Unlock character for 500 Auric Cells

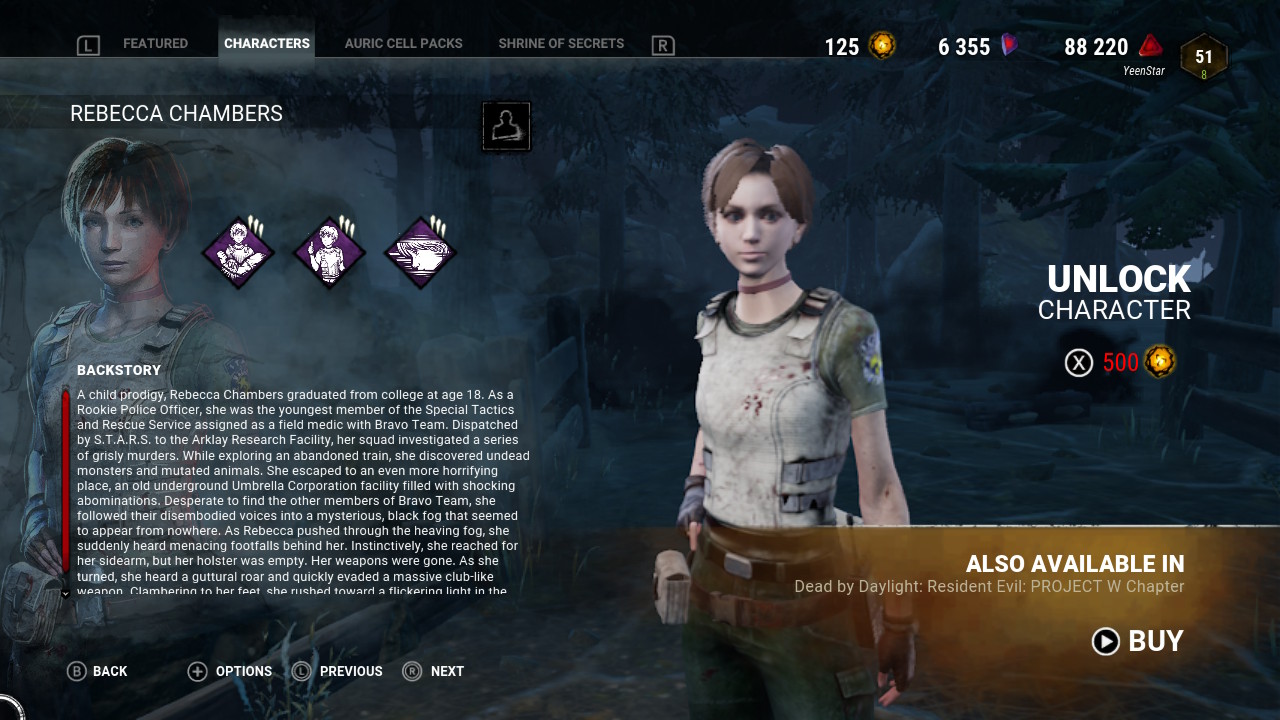[x=1120, y=362]
